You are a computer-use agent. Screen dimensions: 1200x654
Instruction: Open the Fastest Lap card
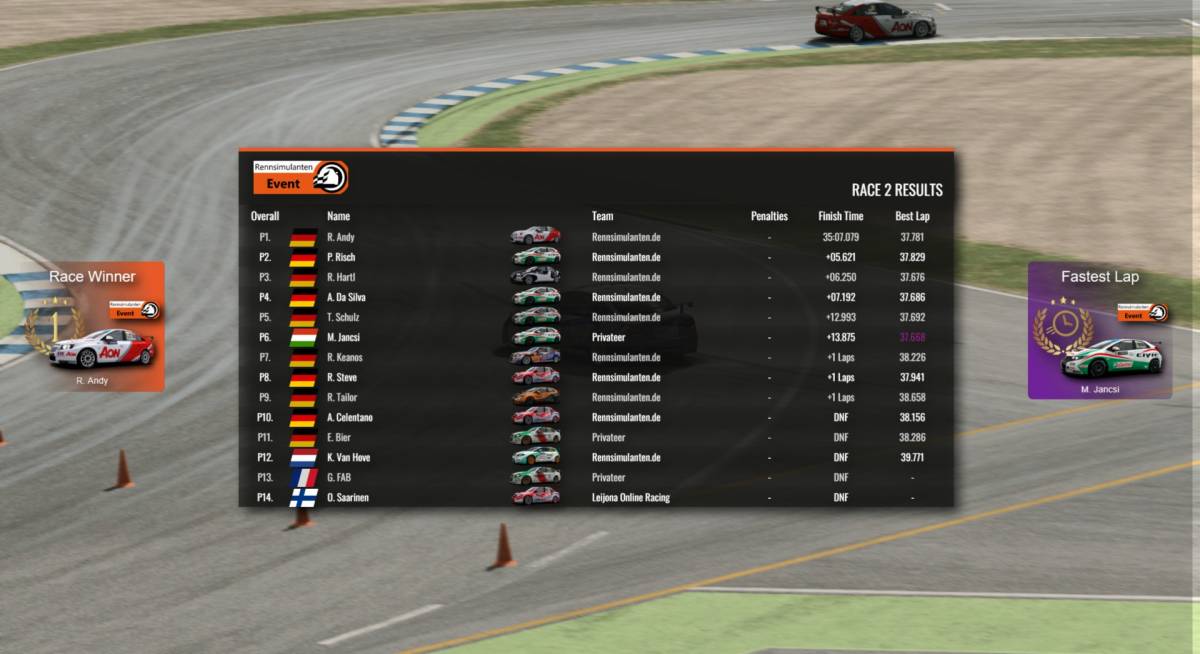(1100, 331)
